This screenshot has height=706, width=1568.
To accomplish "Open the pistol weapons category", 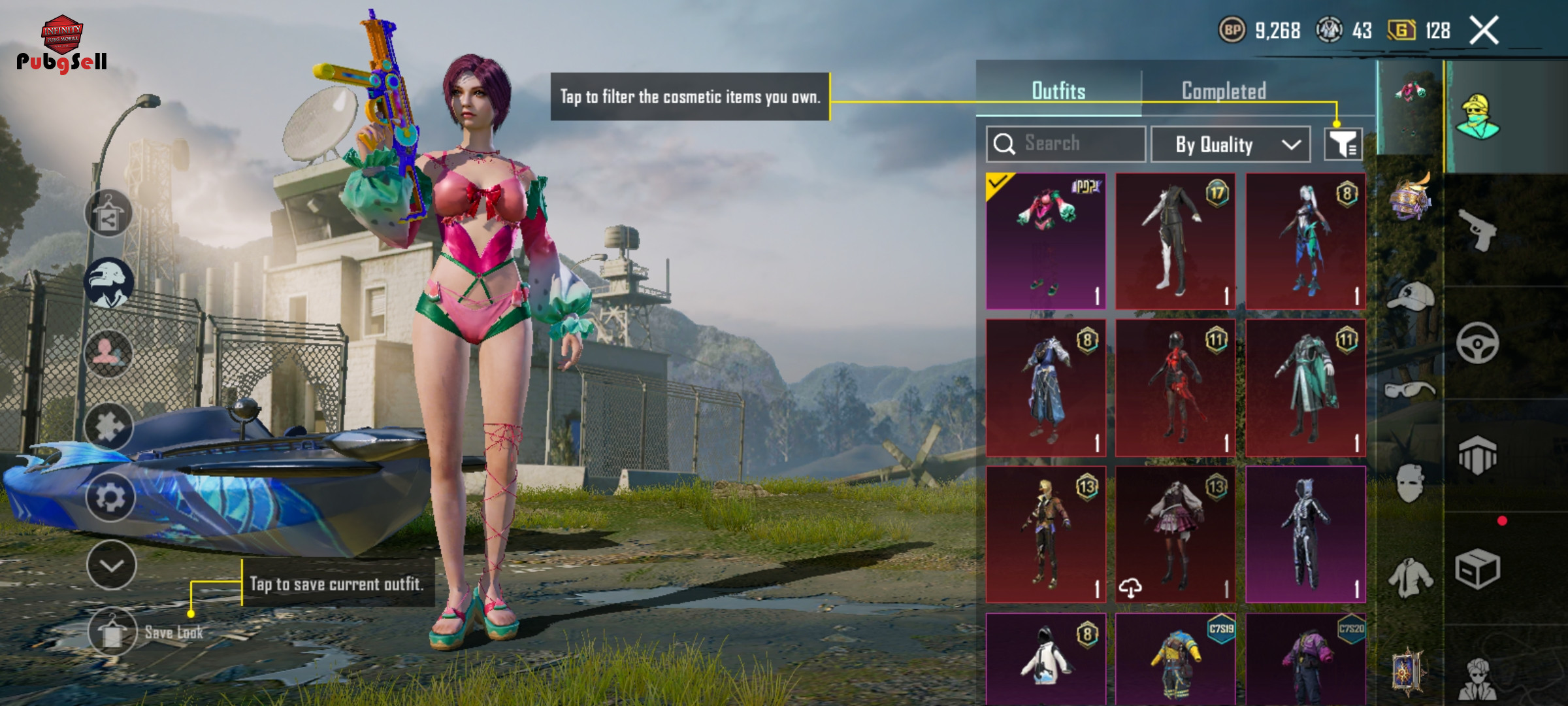I will pyautogui.click(x=1478, y=230).
